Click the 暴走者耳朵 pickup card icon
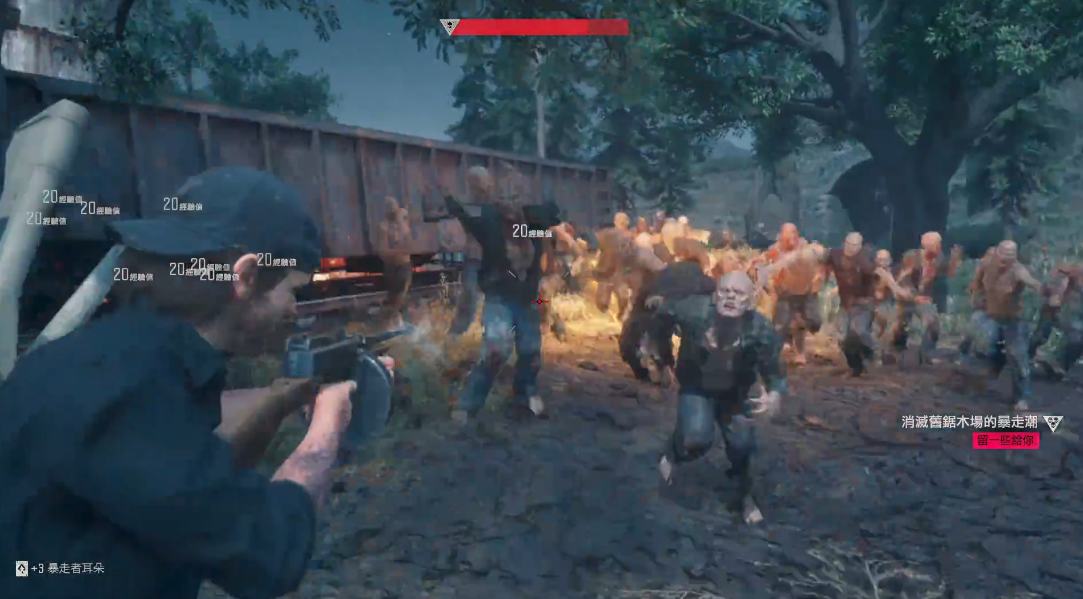The height and width of the screenshot is (599, 1083). click(21, 568)
